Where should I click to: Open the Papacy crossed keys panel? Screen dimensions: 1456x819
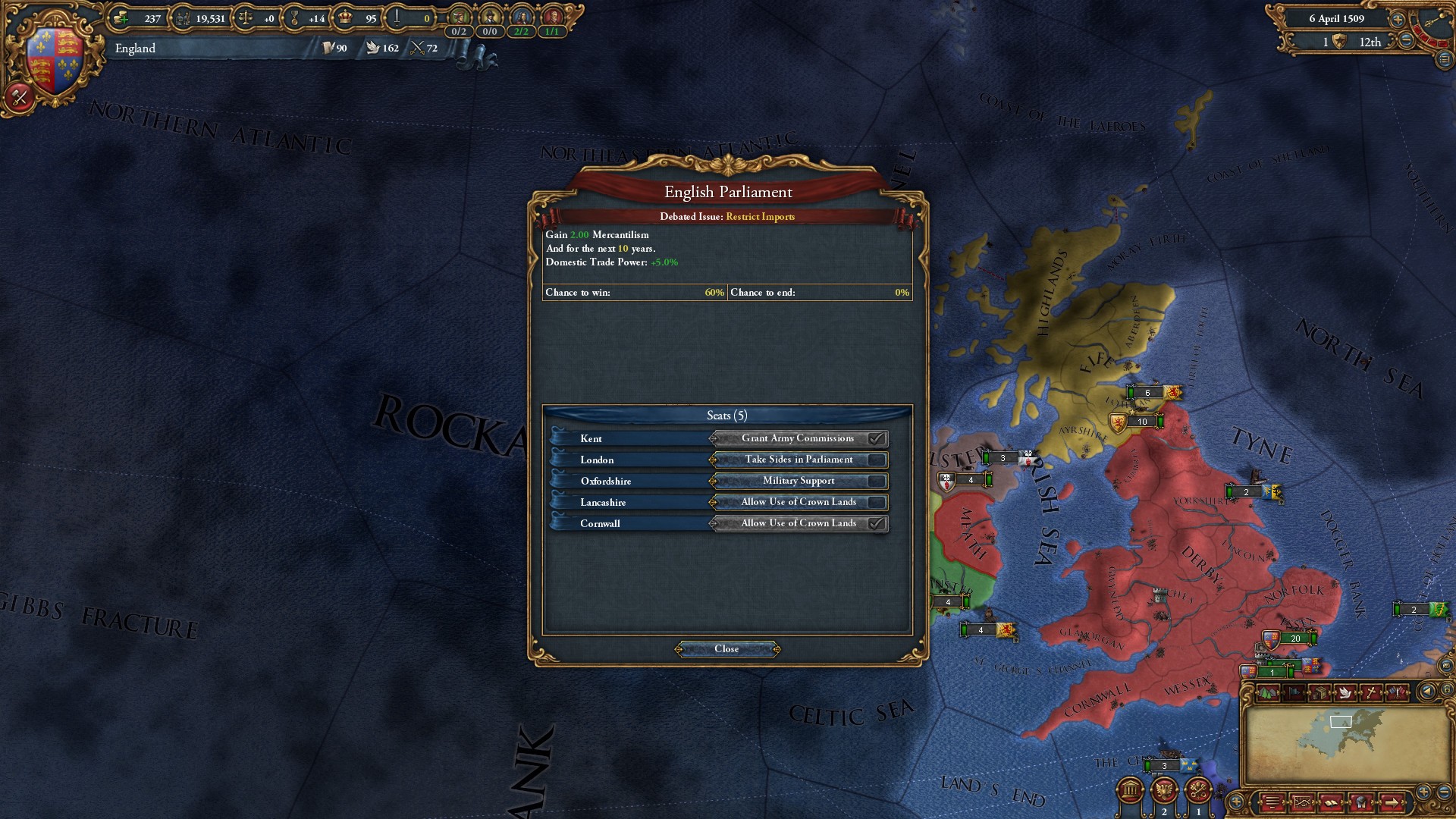[1198, 790]
